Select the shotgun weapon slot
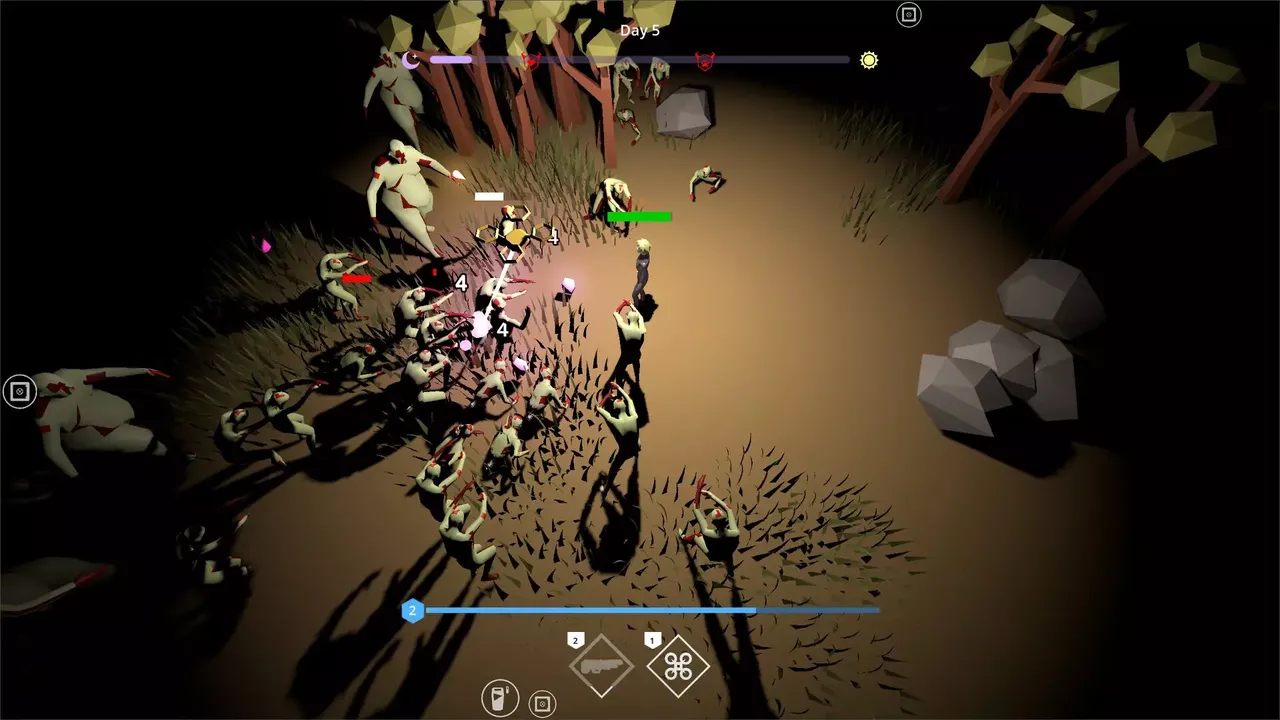This screenshot has height=720, width=1280. pyautogui.click(x=601, y=666)
